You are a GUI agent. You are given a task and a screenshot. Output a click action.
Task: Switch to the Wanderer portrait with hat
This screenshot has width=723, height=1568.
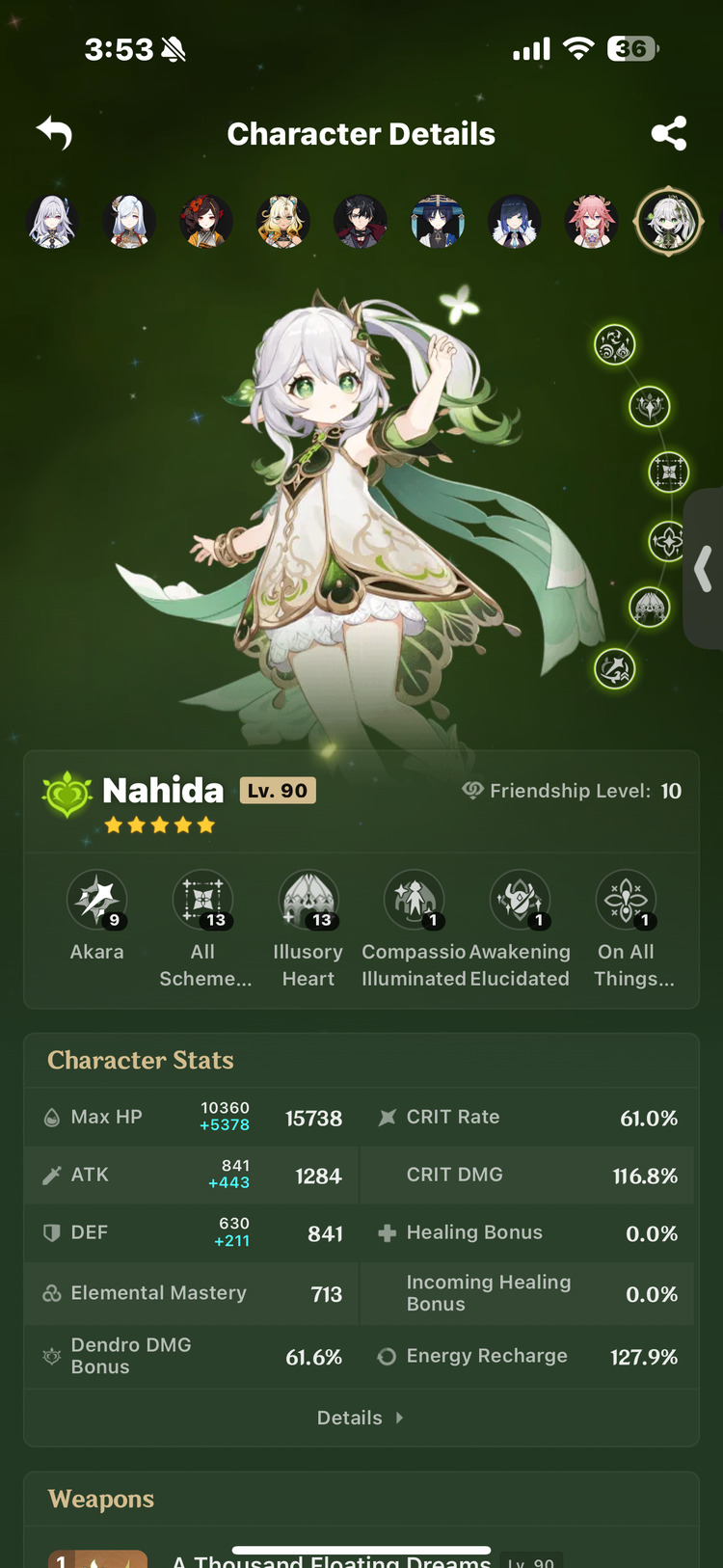coord(438,221)
